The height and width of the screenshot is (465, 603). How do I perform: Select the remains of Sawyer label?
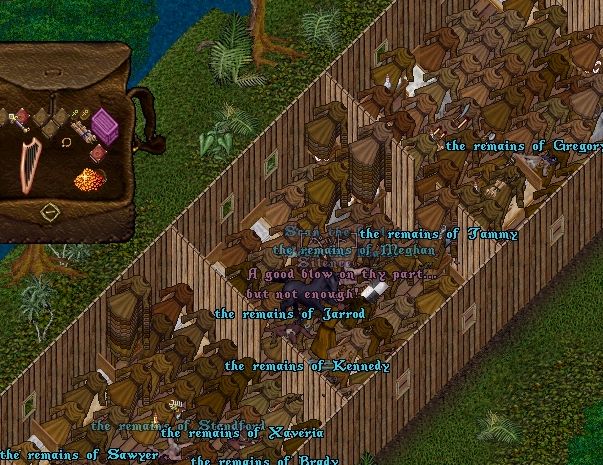point(79,456)
